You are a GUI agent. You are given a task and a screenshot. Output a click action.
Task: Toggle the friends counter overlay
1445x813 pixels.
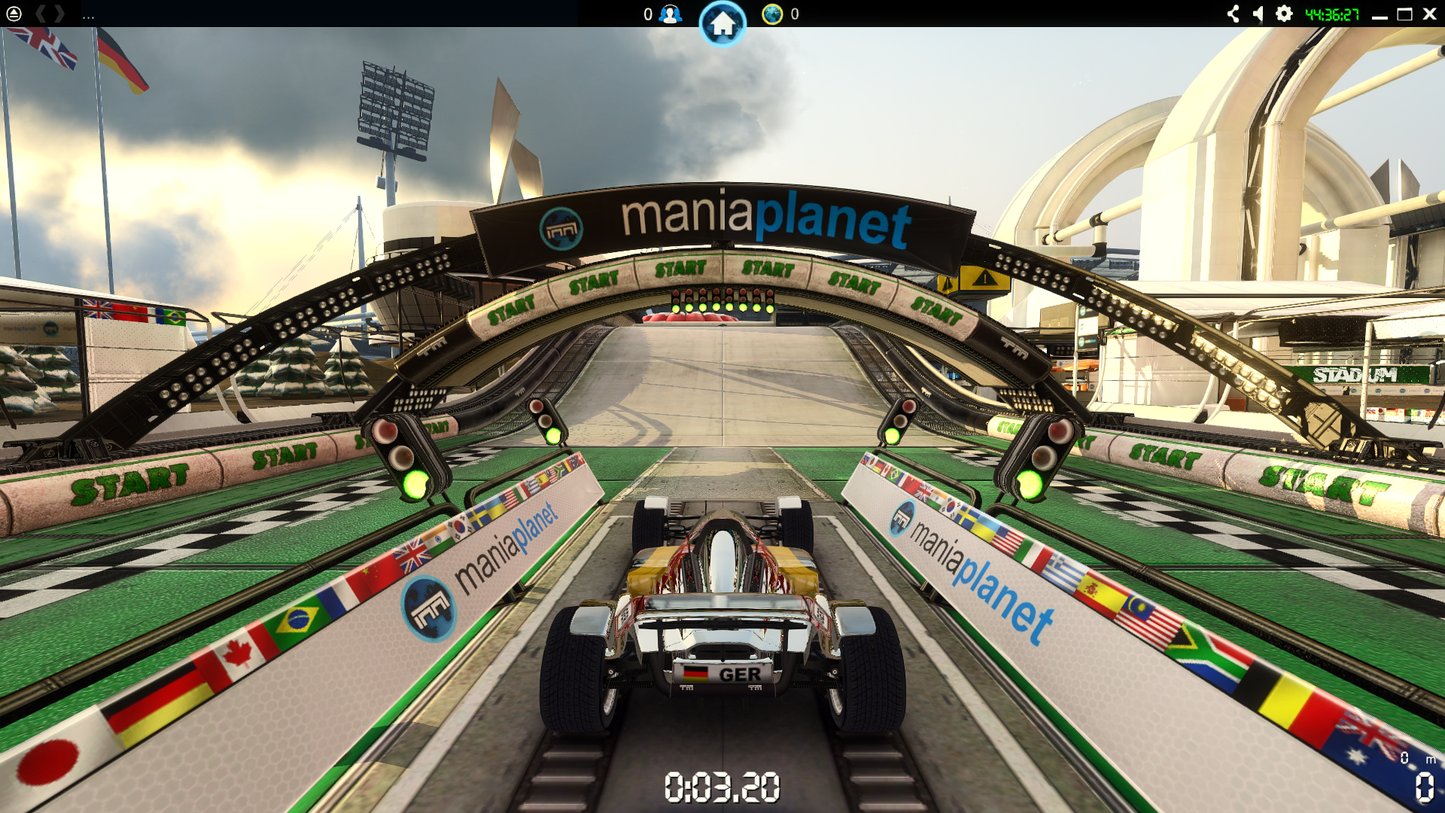click(648, 15)
